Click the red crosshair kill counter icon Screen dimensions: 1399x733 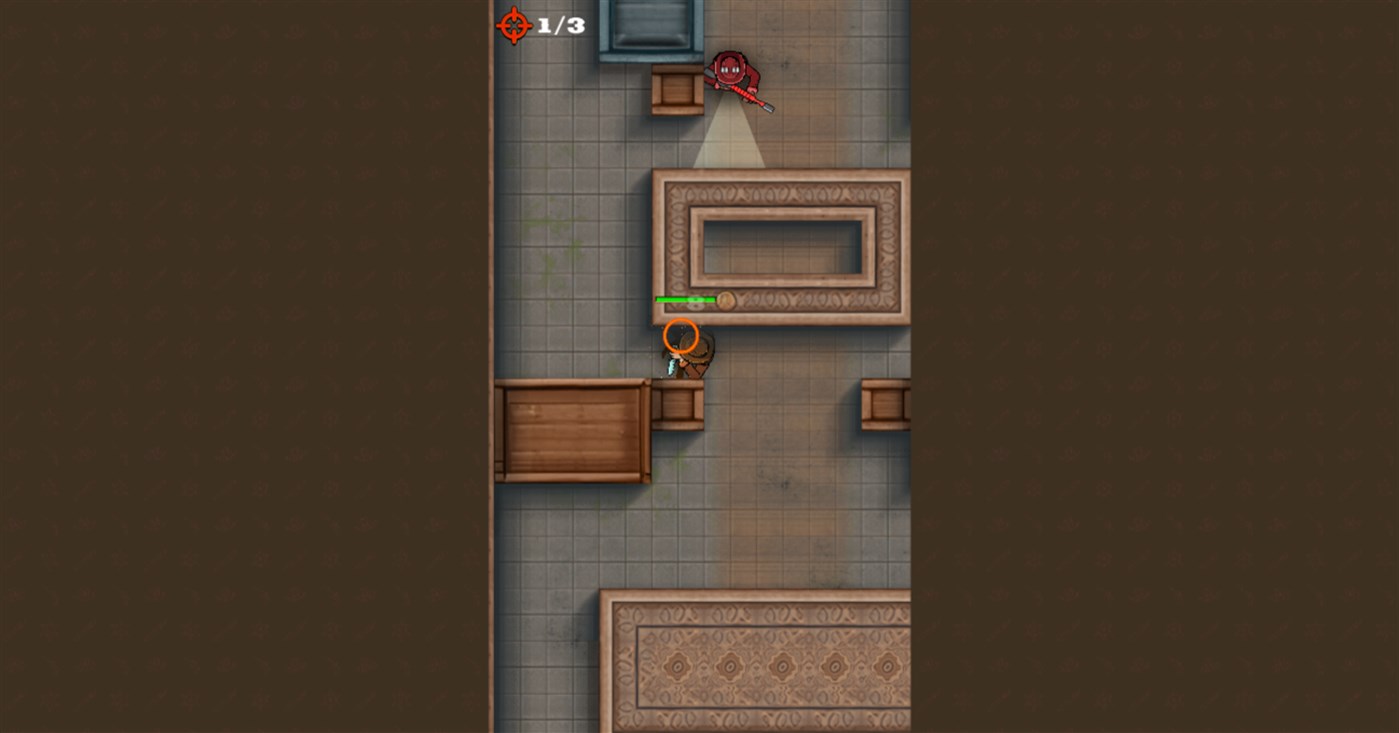click(514, 26)
